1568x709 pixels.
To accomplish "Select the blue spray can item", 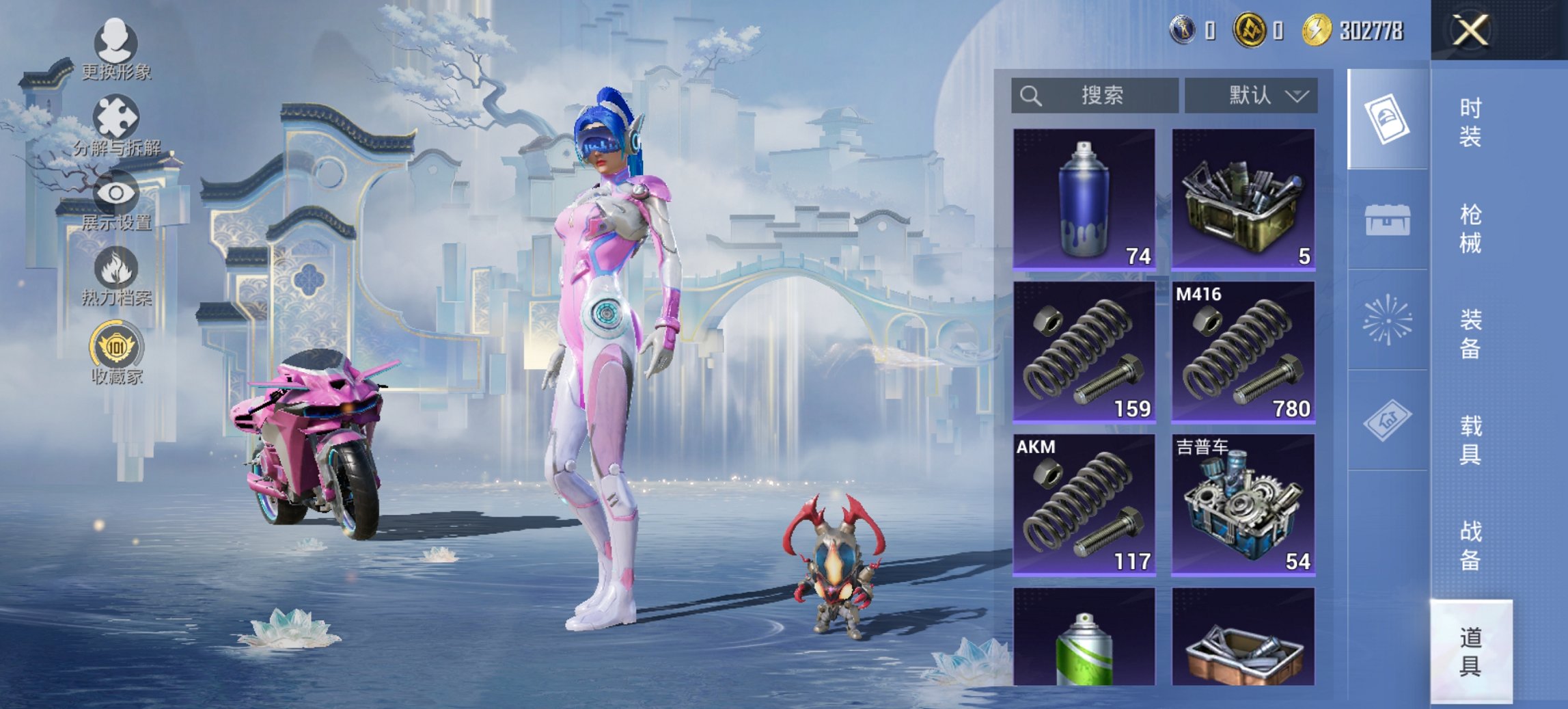I will (x=1084, y=199).
